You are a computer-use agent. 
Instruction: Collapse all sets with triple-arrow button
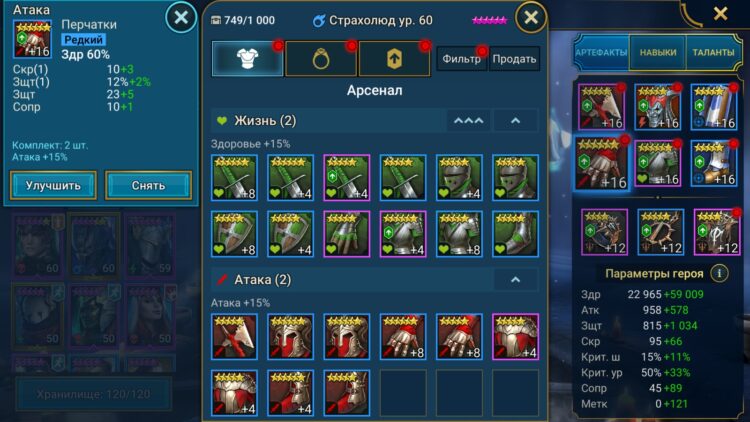pos(468,121)
